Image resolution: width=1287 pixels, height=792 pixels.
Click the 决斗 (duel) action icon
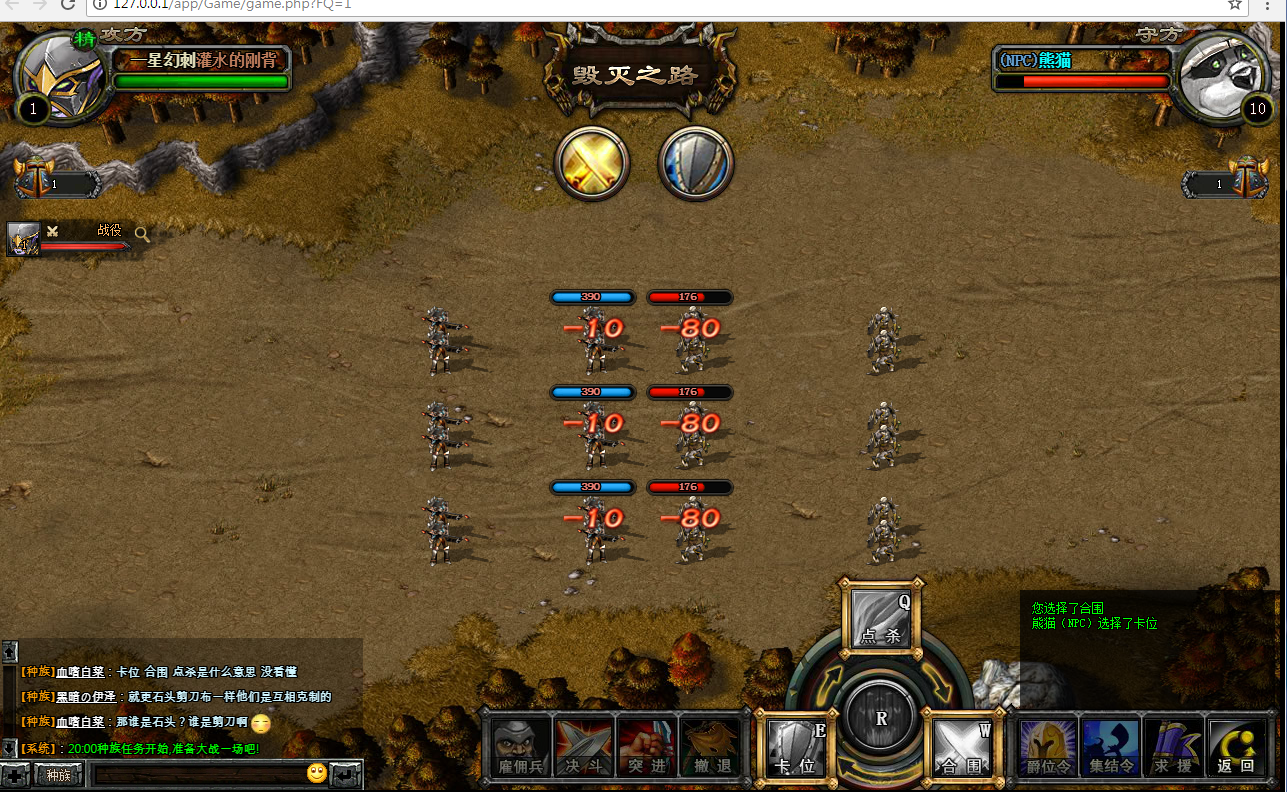[x=583, y=745]
